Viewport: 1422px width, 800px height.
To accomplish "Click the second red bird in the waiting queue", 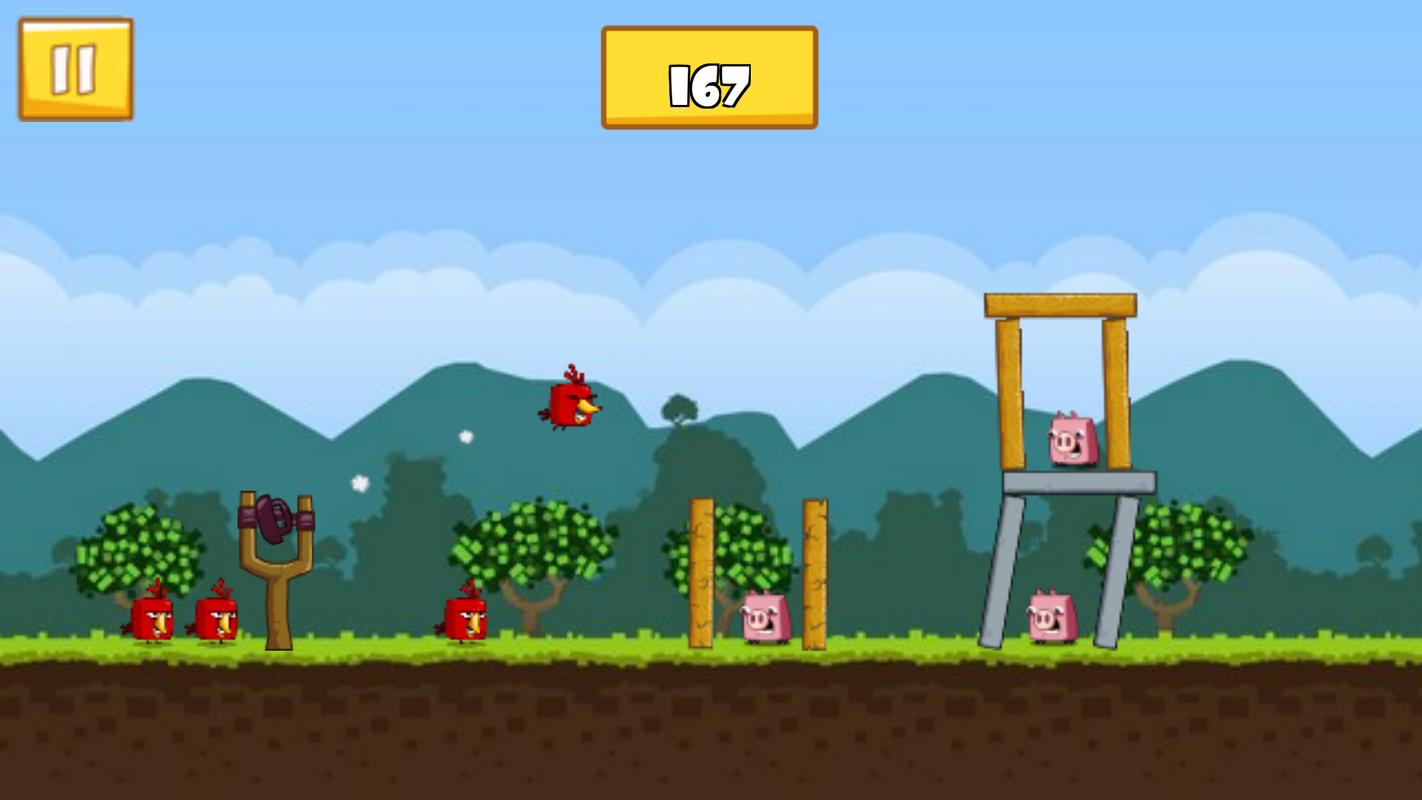I will pos(218,618).
